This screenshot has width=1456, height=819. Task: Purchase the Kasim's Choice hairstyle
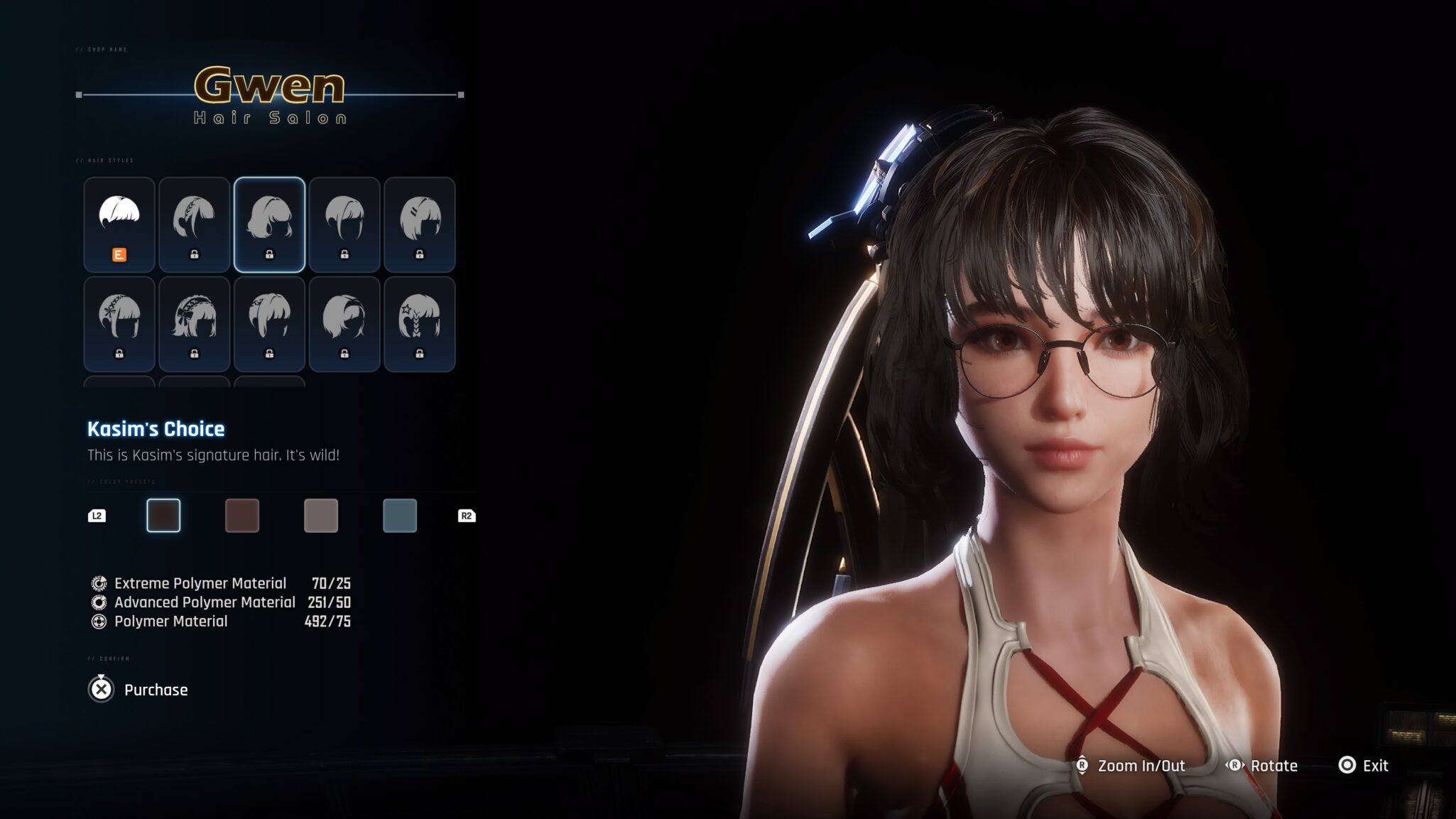click(x=139, y=690)
